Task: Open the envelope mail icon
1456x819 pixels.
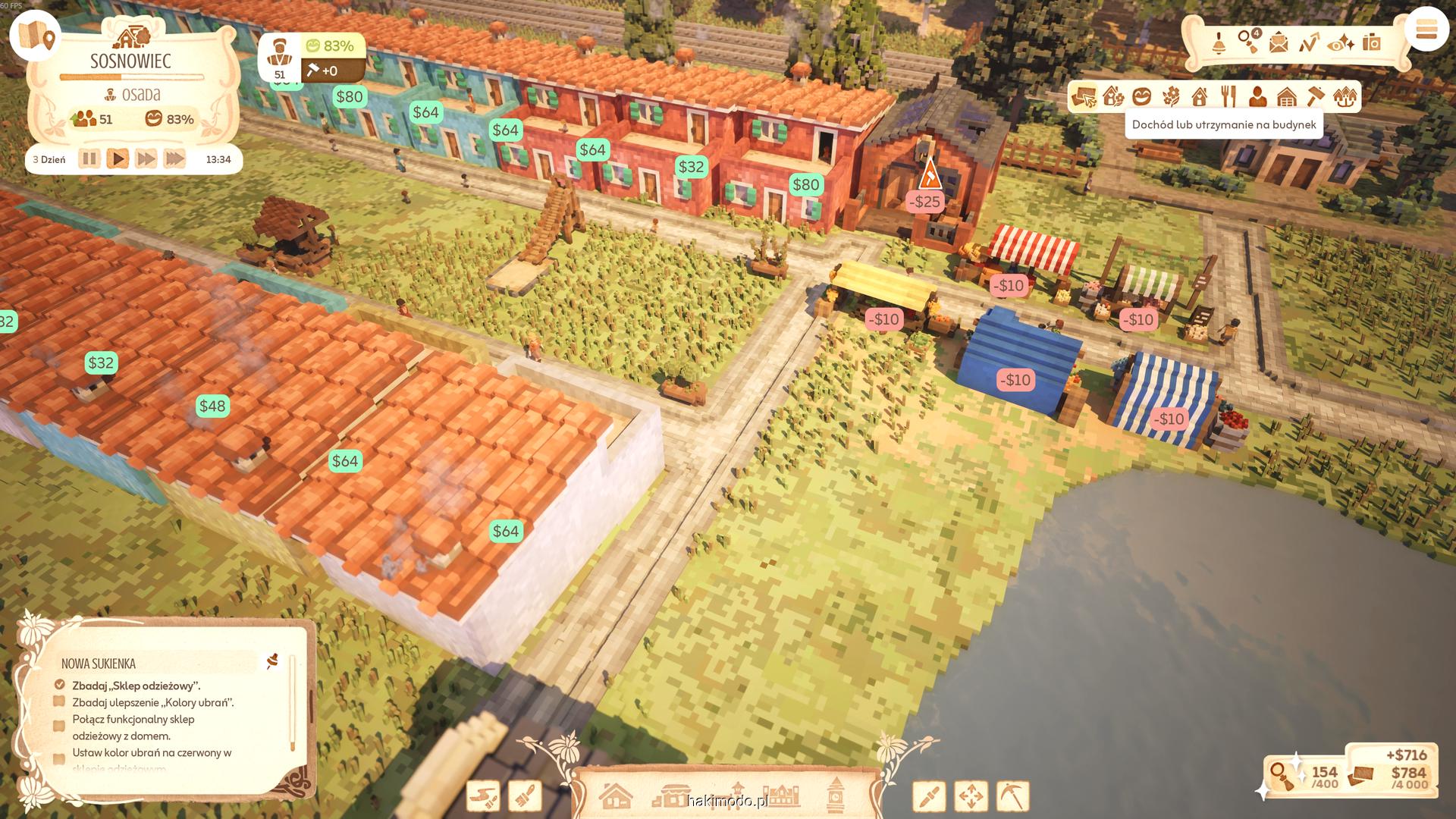Action: 1279,42
